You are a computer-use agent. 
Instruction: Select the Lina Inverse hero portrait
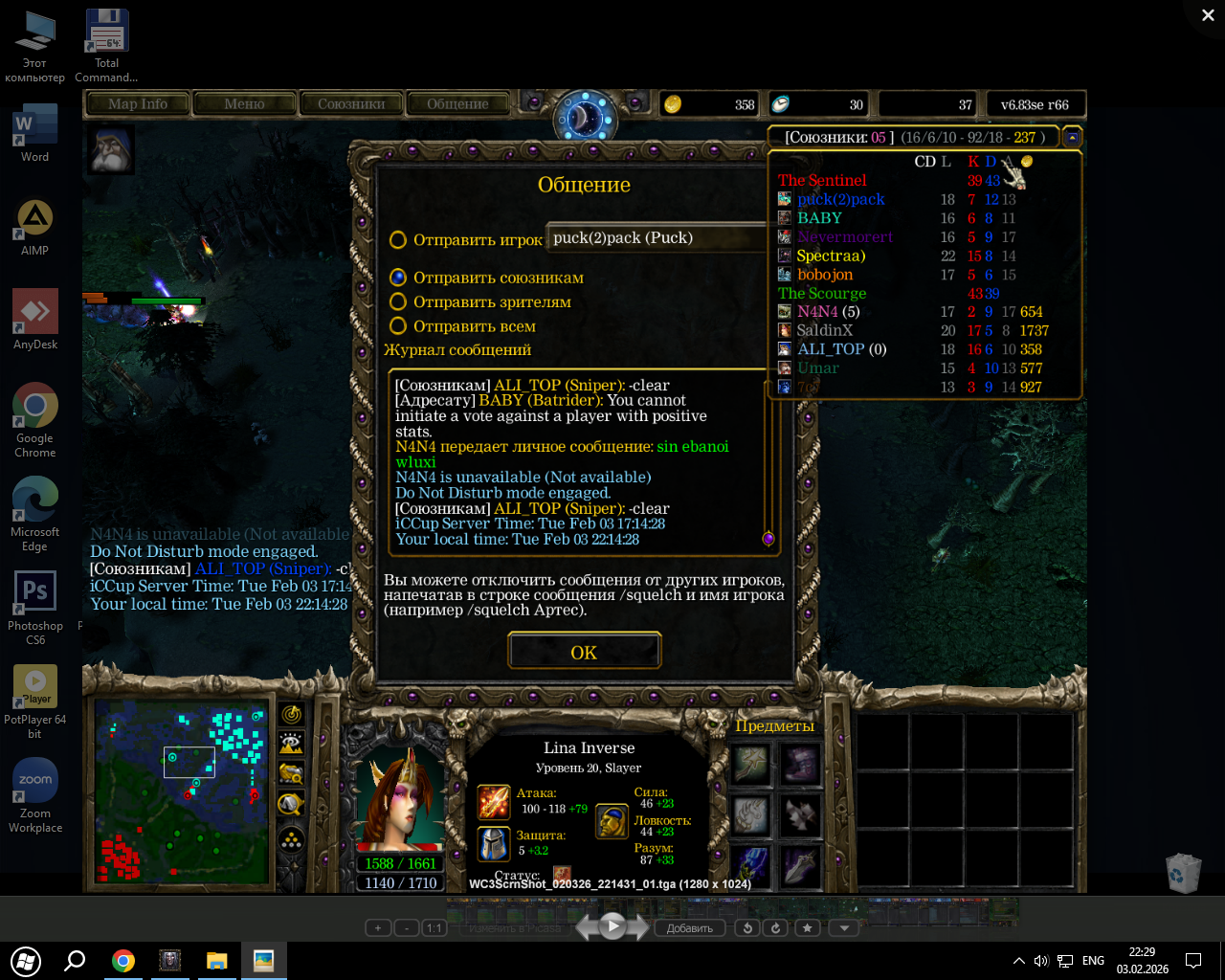pos(400,799)
